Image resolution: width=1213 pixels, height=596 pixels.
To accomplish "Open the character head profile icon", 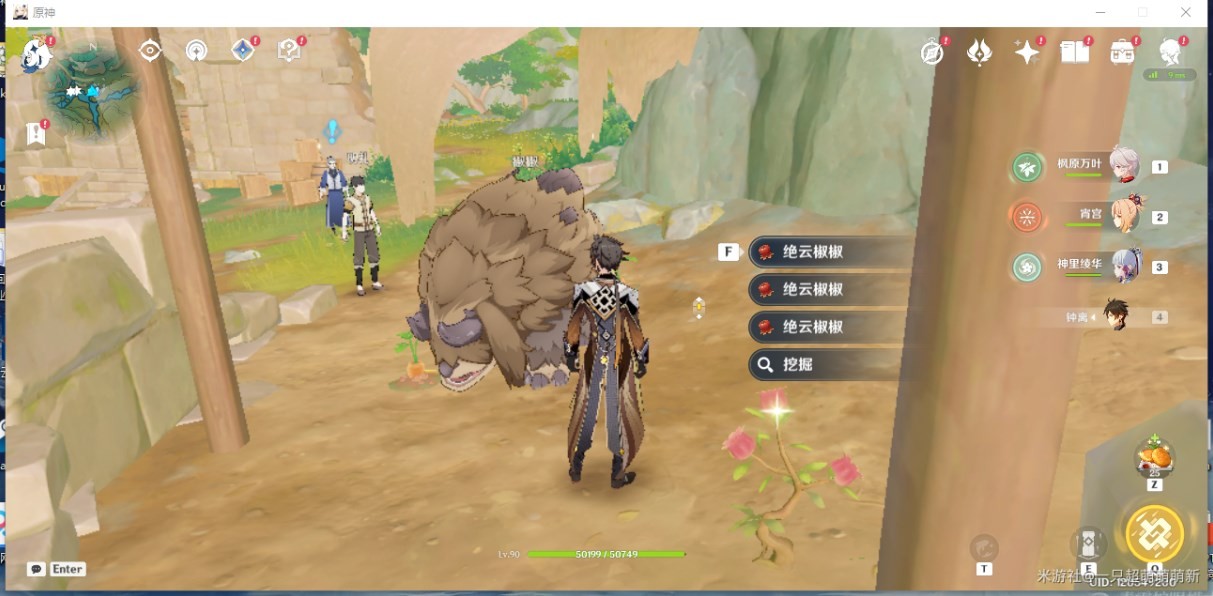I will coord(1170,52).
